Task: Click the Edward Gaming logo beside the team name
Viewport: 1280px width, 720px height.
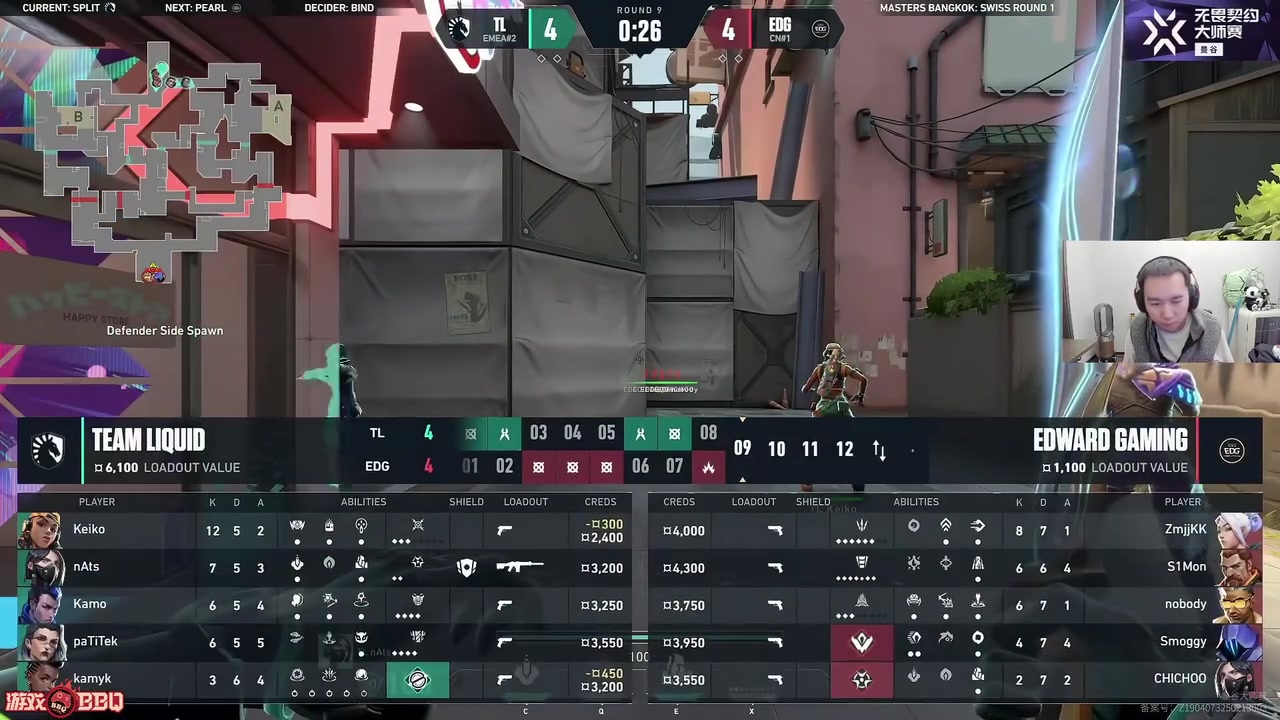Action: point(1232,451)
